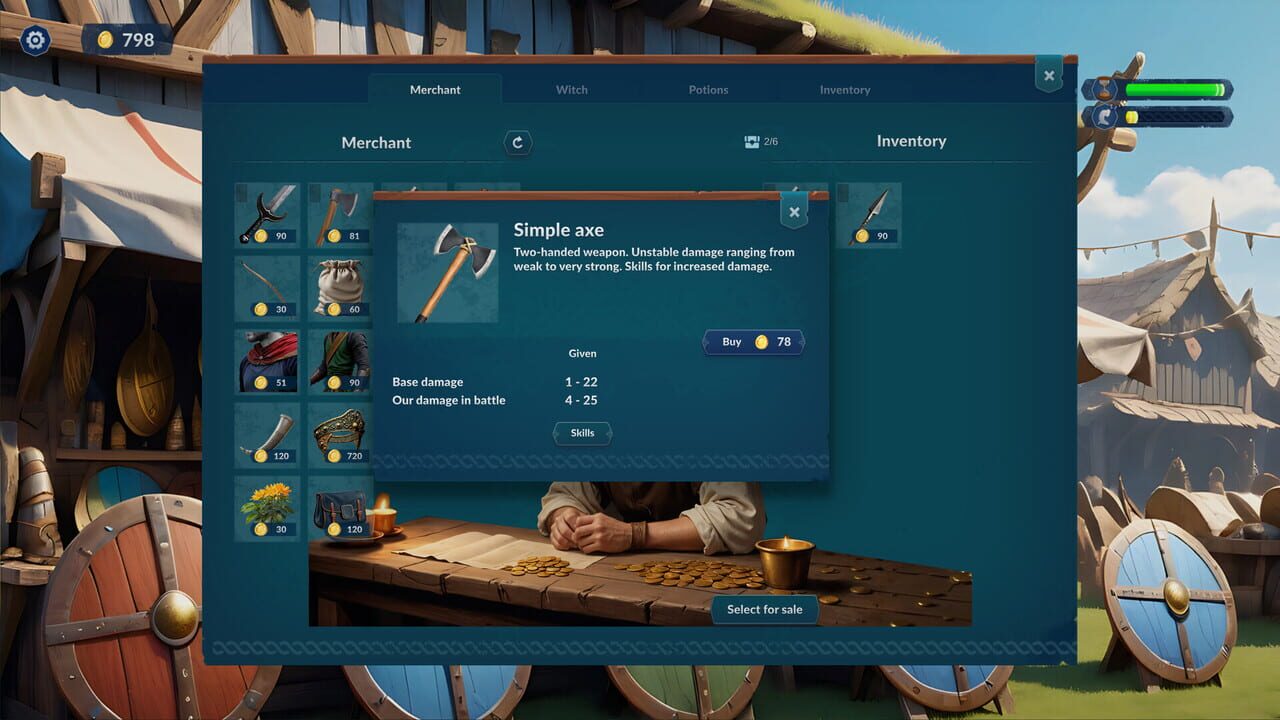The image size is (1280, 720).
Task: Buy the Simple axe for 78 coins
Action: point(752,341)
